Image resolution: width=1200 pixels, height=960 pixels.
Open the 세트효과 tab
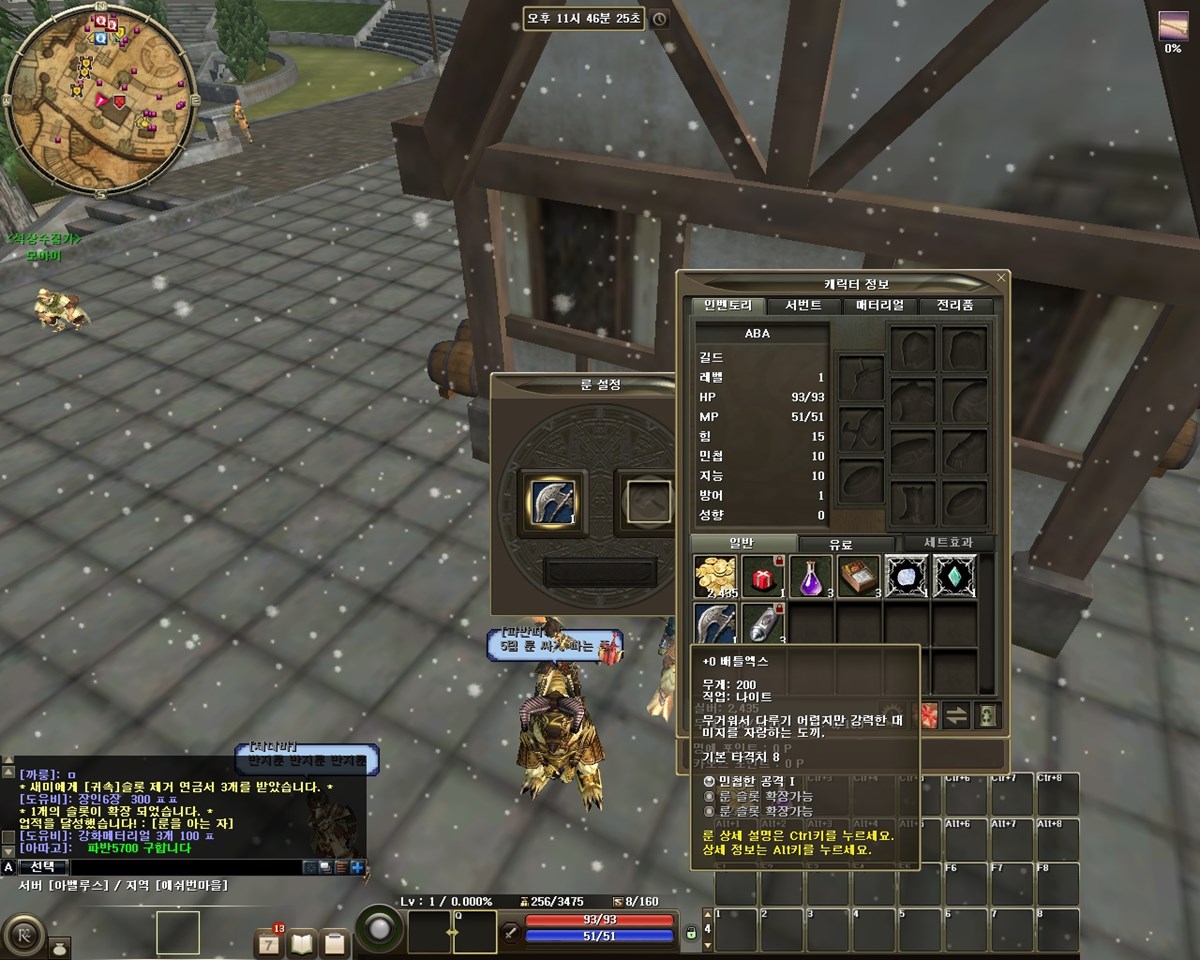(942, 544)
